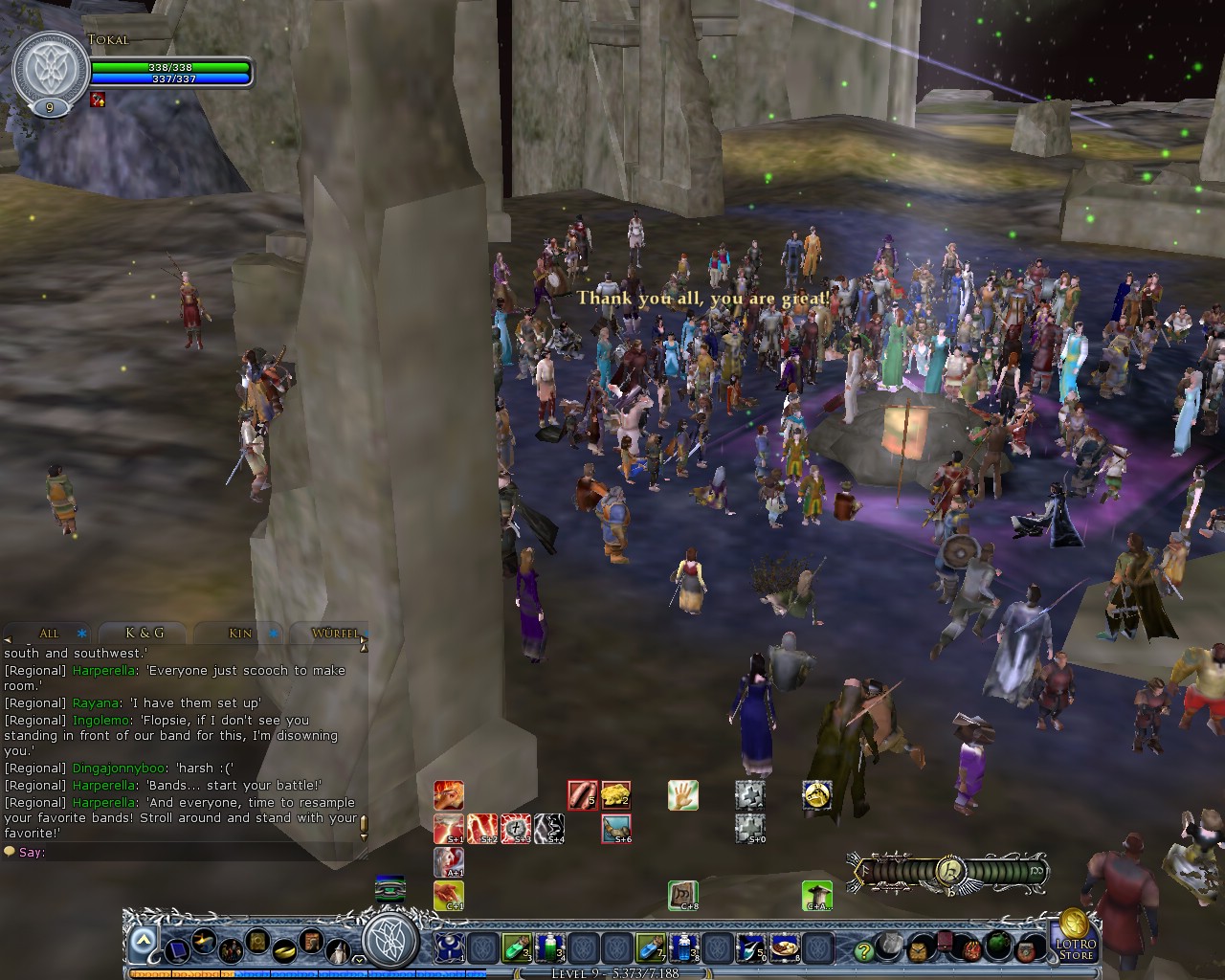Open the red journal icon near the Store

[x=946, y=945]
